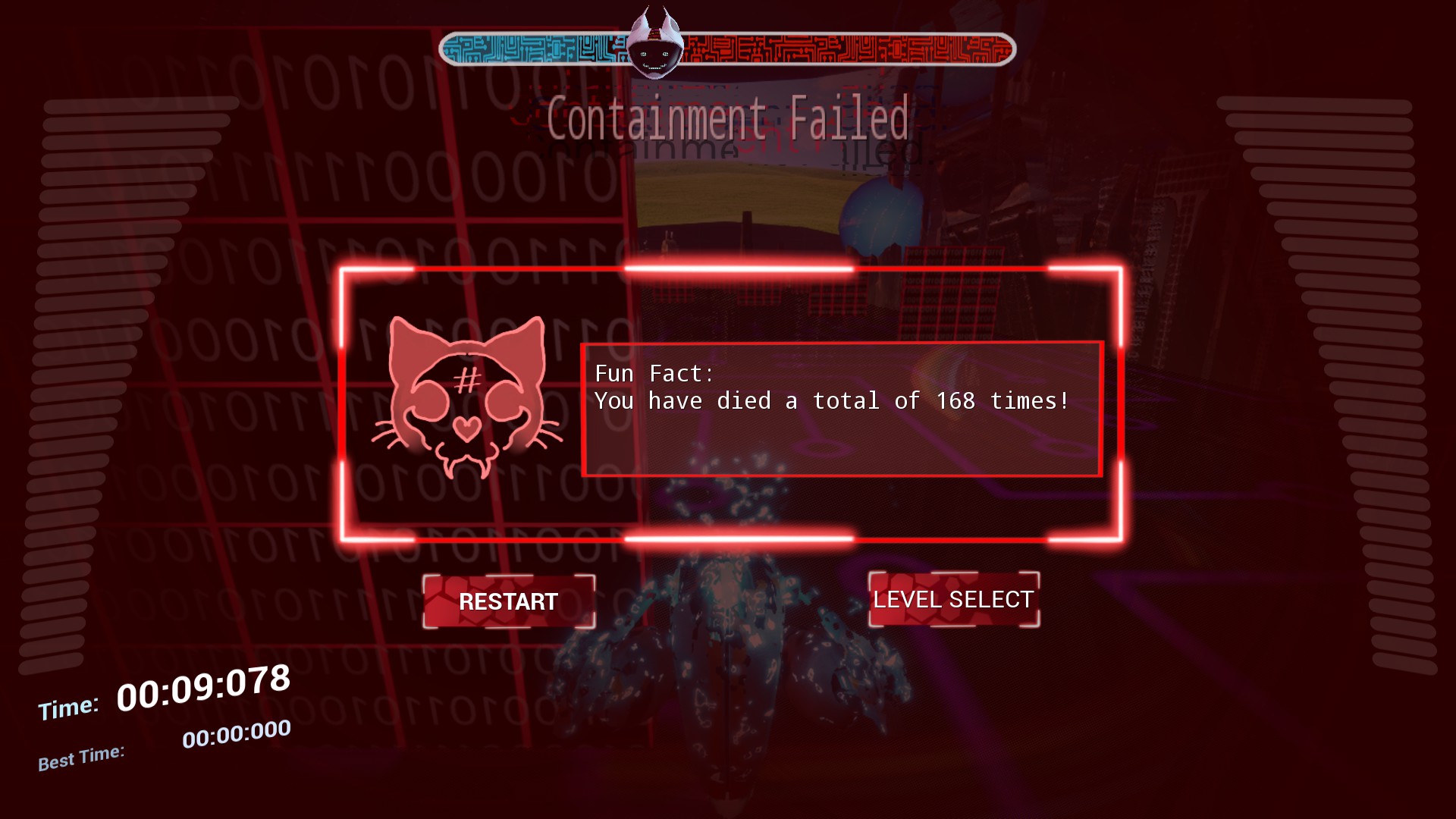The width and height of the screenshot is (1456, 819).
Task: Select the horned mascot face above the health bar
Action: (x=657, y=45)
